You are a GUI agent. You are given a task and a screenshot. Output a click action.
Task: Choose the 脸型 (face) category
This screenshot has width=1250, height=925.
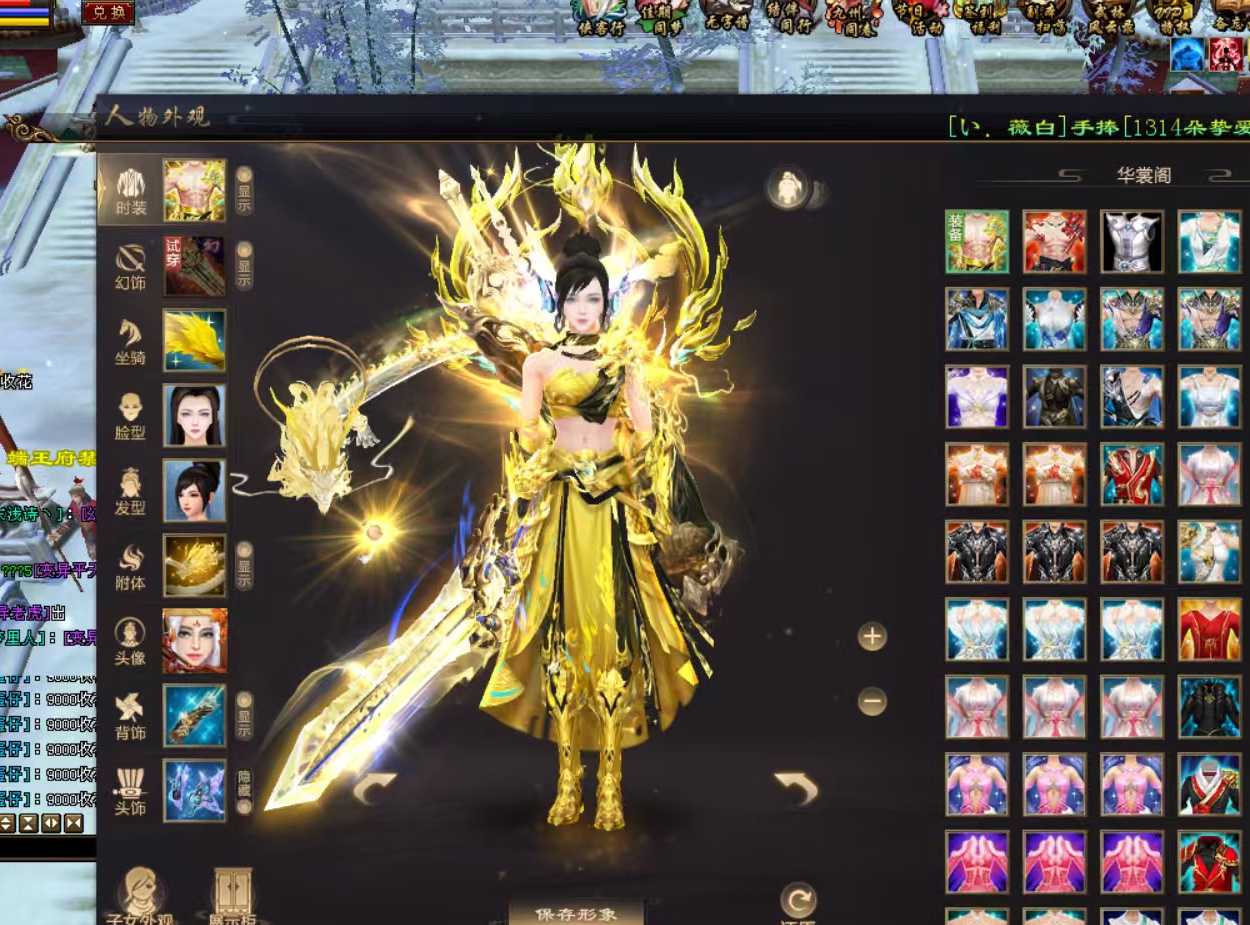pyautogui.click(x=131, y=416)
